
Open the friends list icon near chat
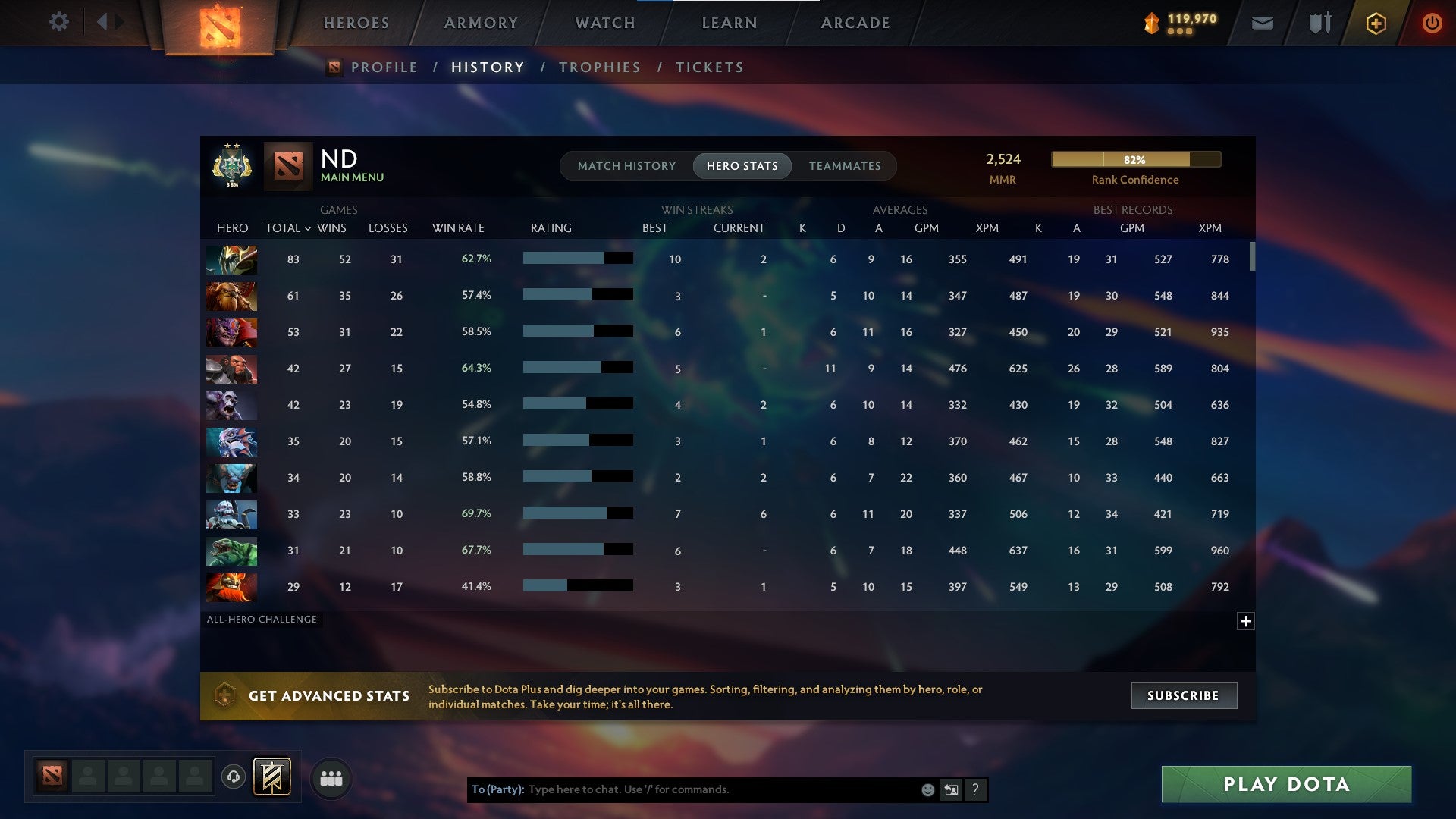click(331, 777)
